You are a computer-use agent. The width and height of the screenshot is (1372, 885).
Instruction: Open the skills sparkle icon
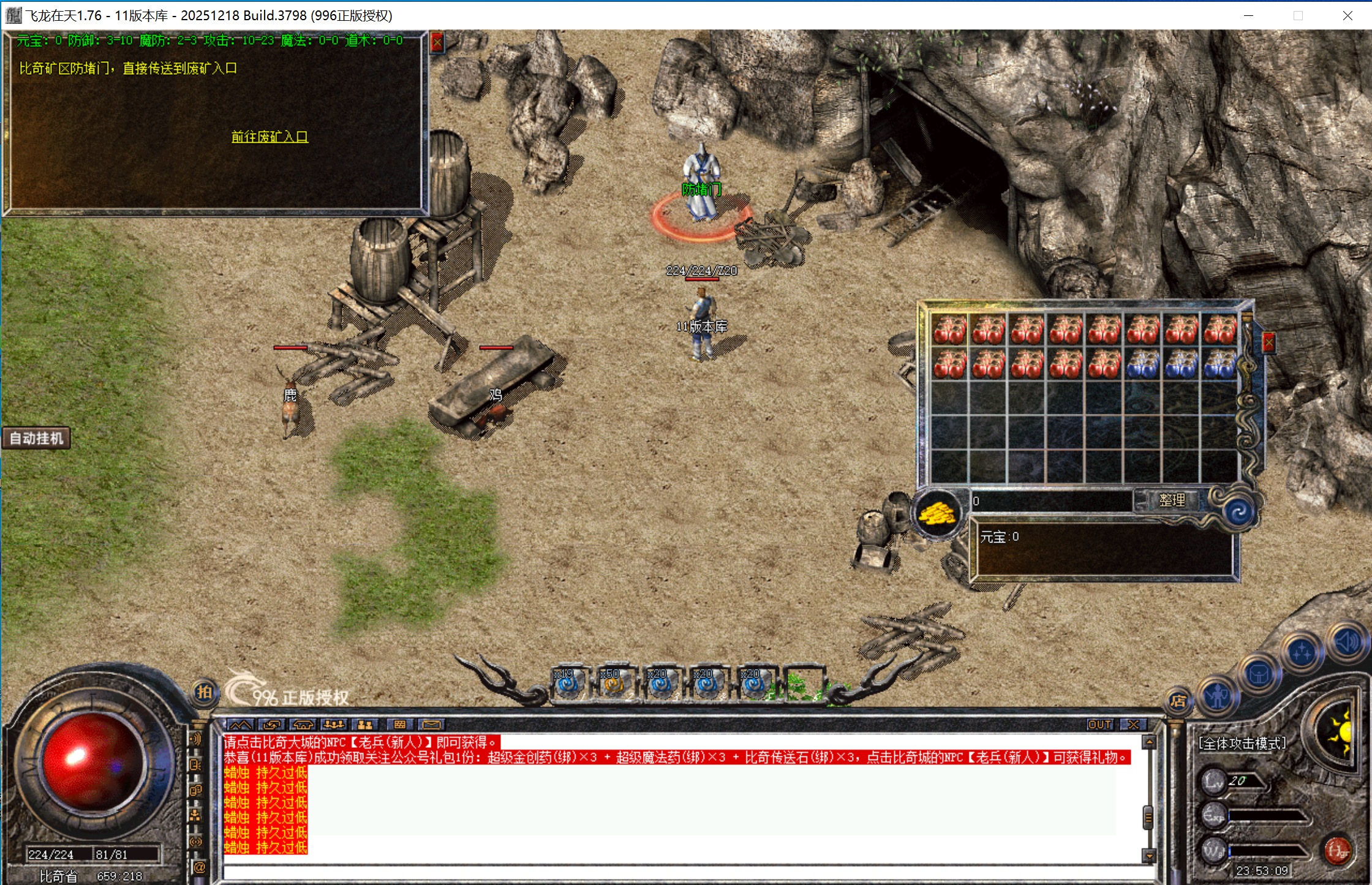tap(1302, 653)
